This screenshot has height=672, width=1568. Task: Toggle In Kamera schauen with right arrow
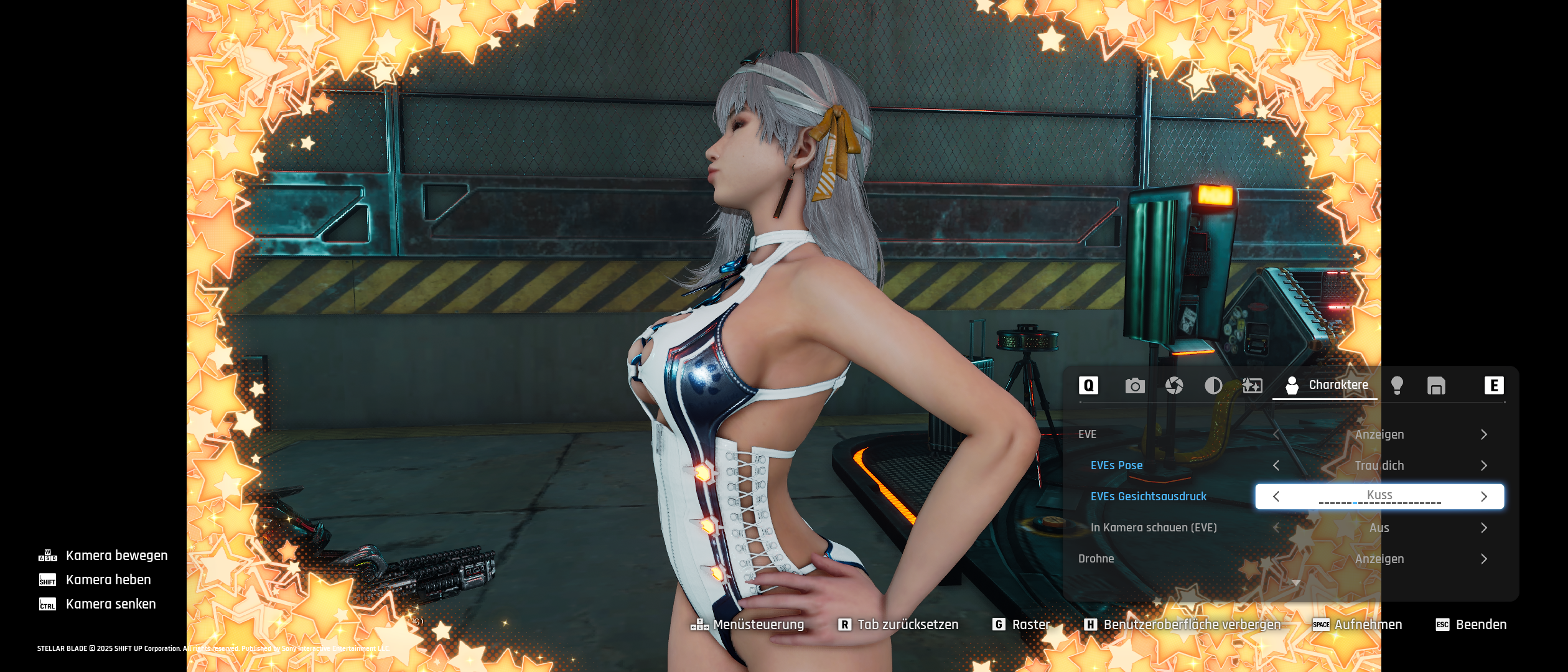point(1484,528)
